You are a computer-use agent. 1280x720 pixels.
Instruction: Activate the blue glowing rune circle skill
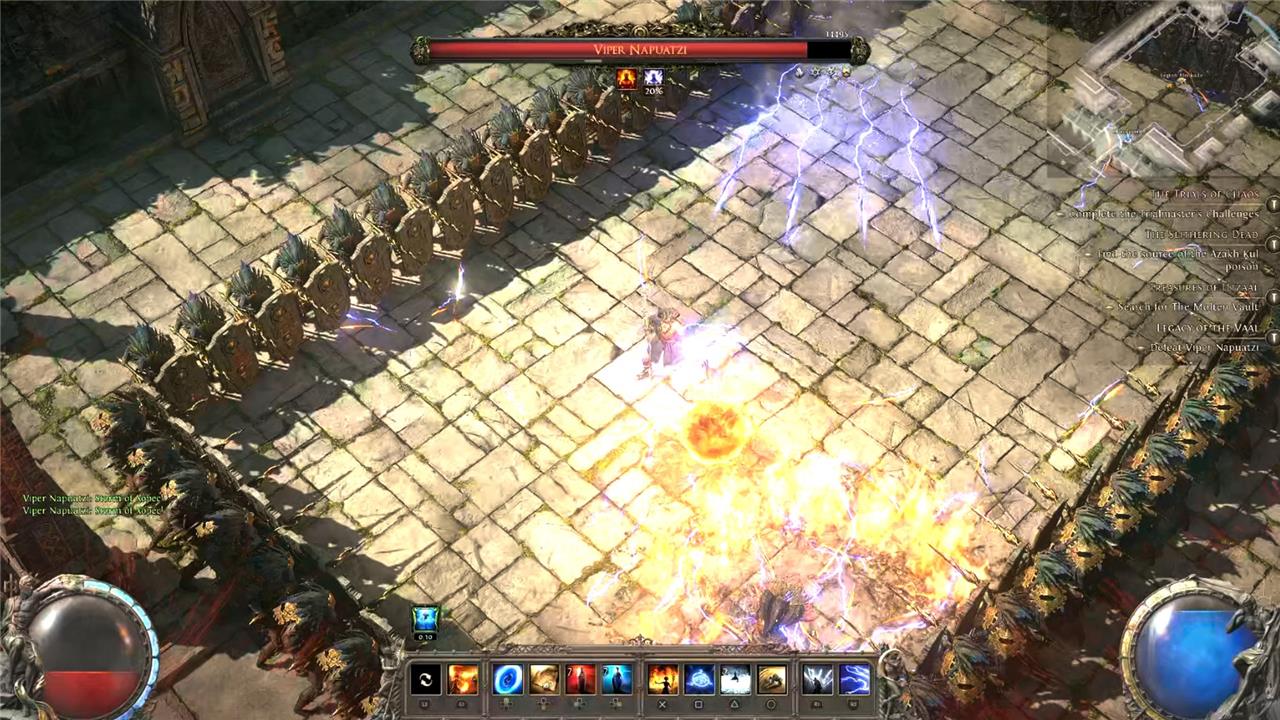(x=699, y=680)
